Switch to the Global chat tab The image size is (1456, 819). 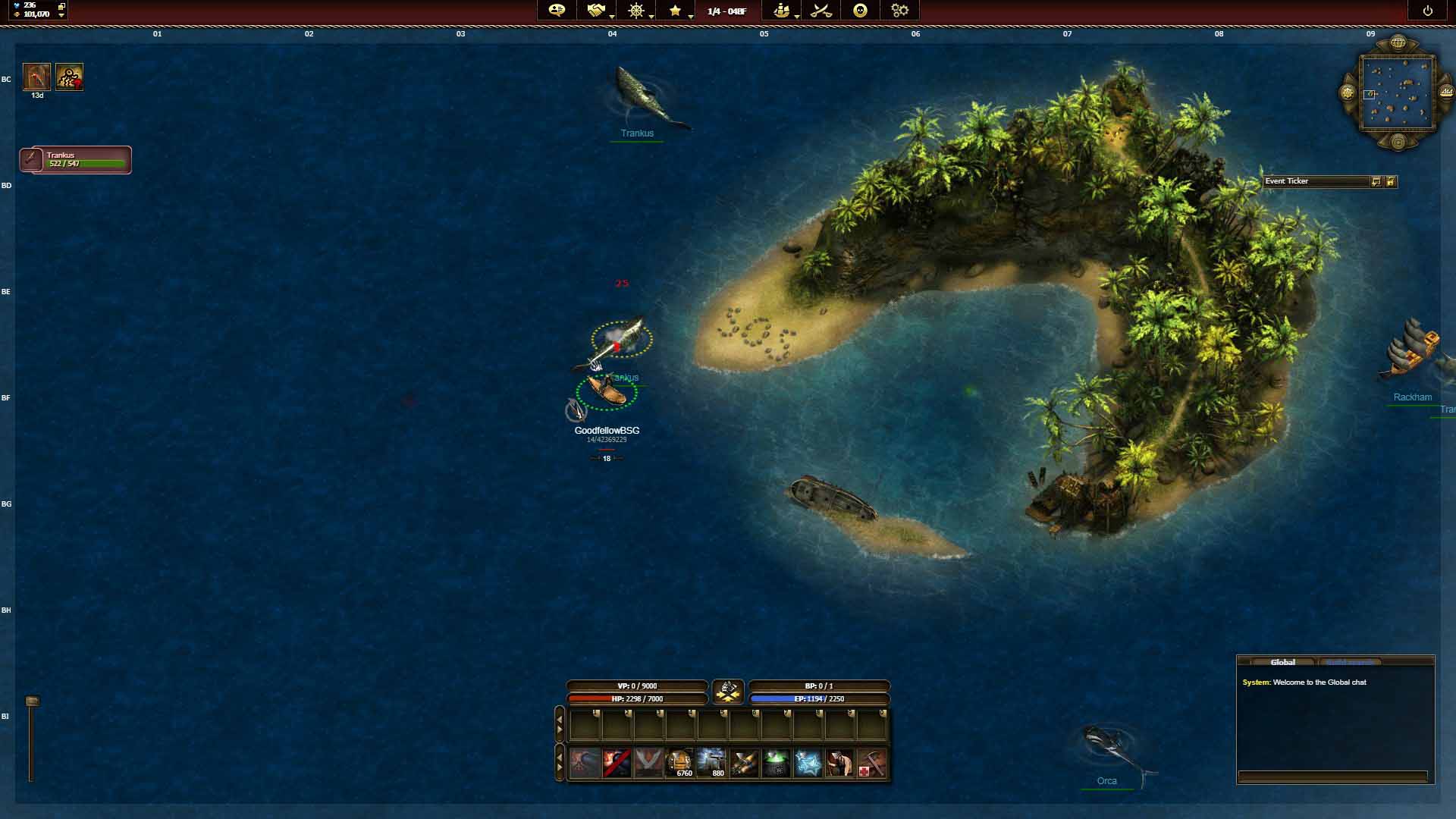[1282, 662]
